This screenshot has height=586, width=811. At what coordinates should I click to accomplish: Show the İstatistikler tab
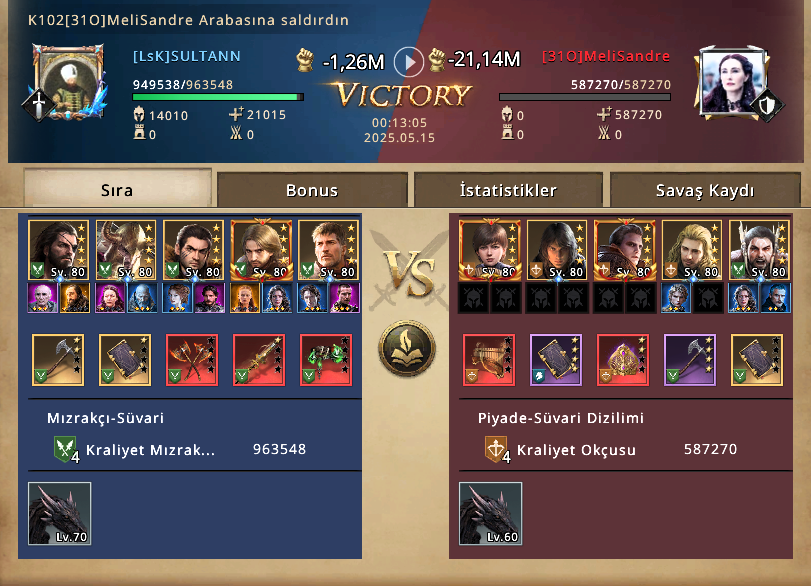coord(508,190)
